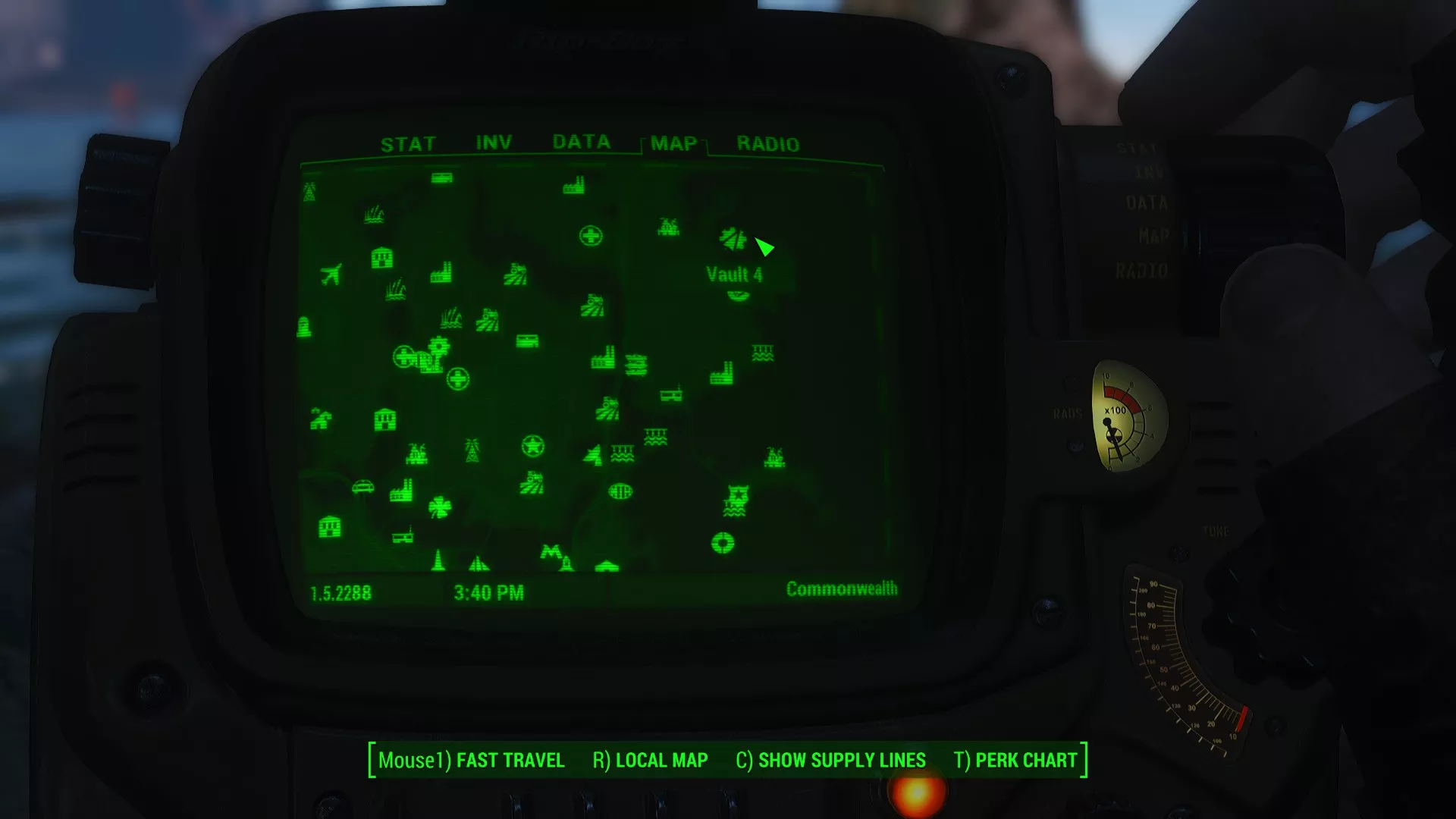
Task: Open the LOCAL MAP view
Action: coord(650,760)
